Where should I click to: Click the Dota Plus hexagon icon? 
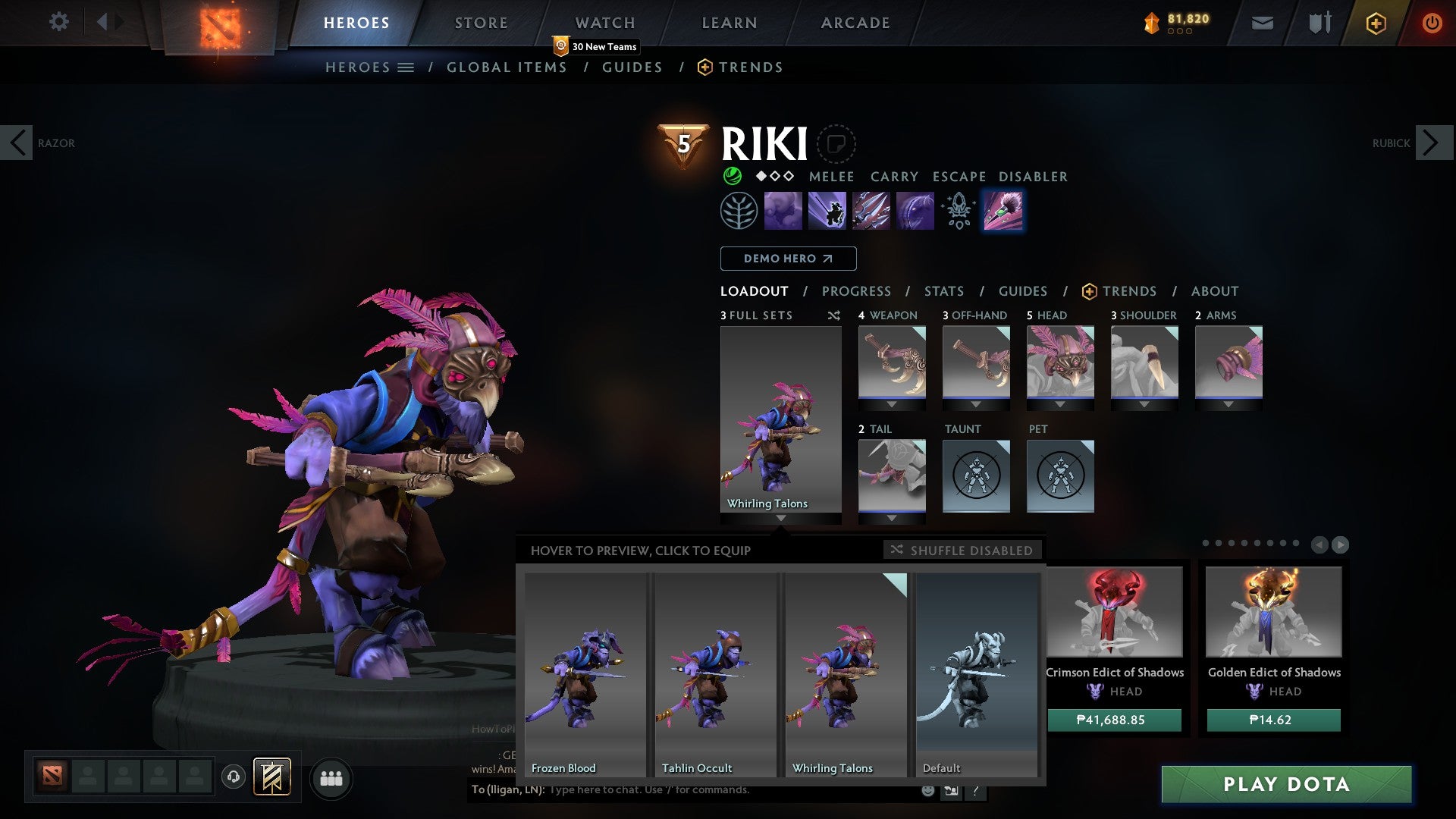[x=1376, y=23]
